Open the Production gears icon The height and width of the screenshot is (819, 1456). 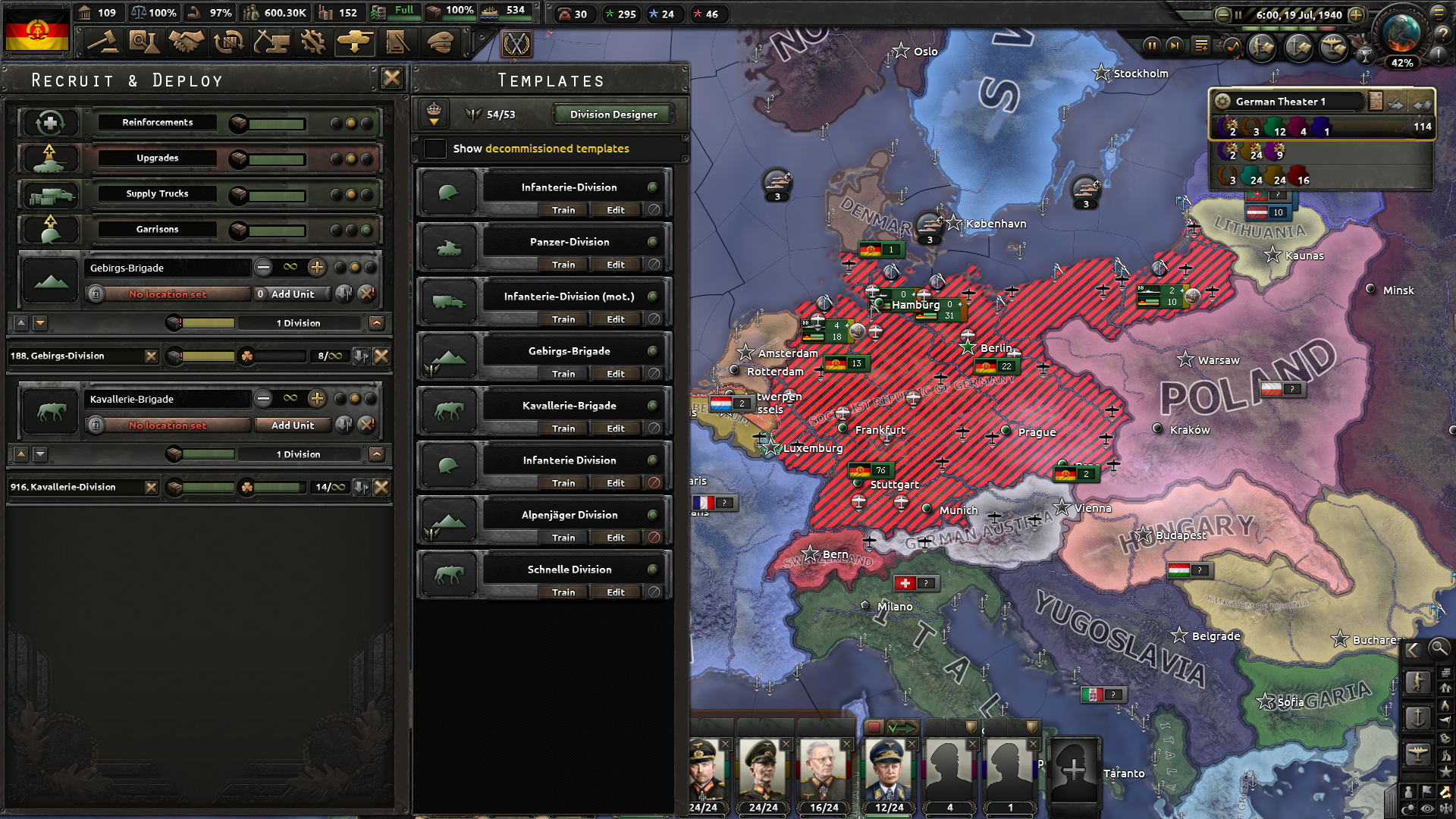pyautogui.click(x=313, y=43)
